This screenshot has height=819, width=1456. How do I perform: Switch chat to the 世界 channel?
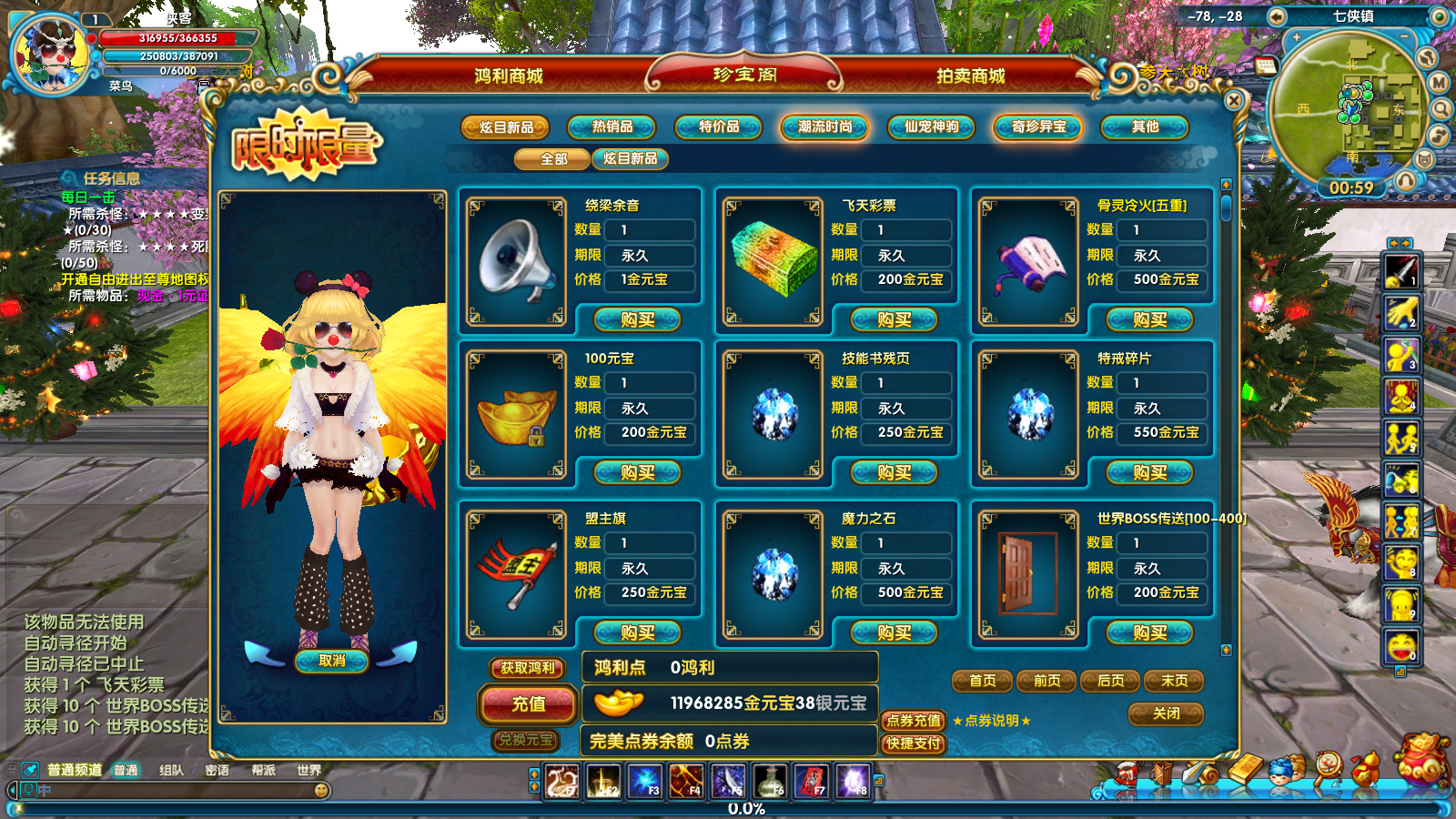tap(308, 771)
